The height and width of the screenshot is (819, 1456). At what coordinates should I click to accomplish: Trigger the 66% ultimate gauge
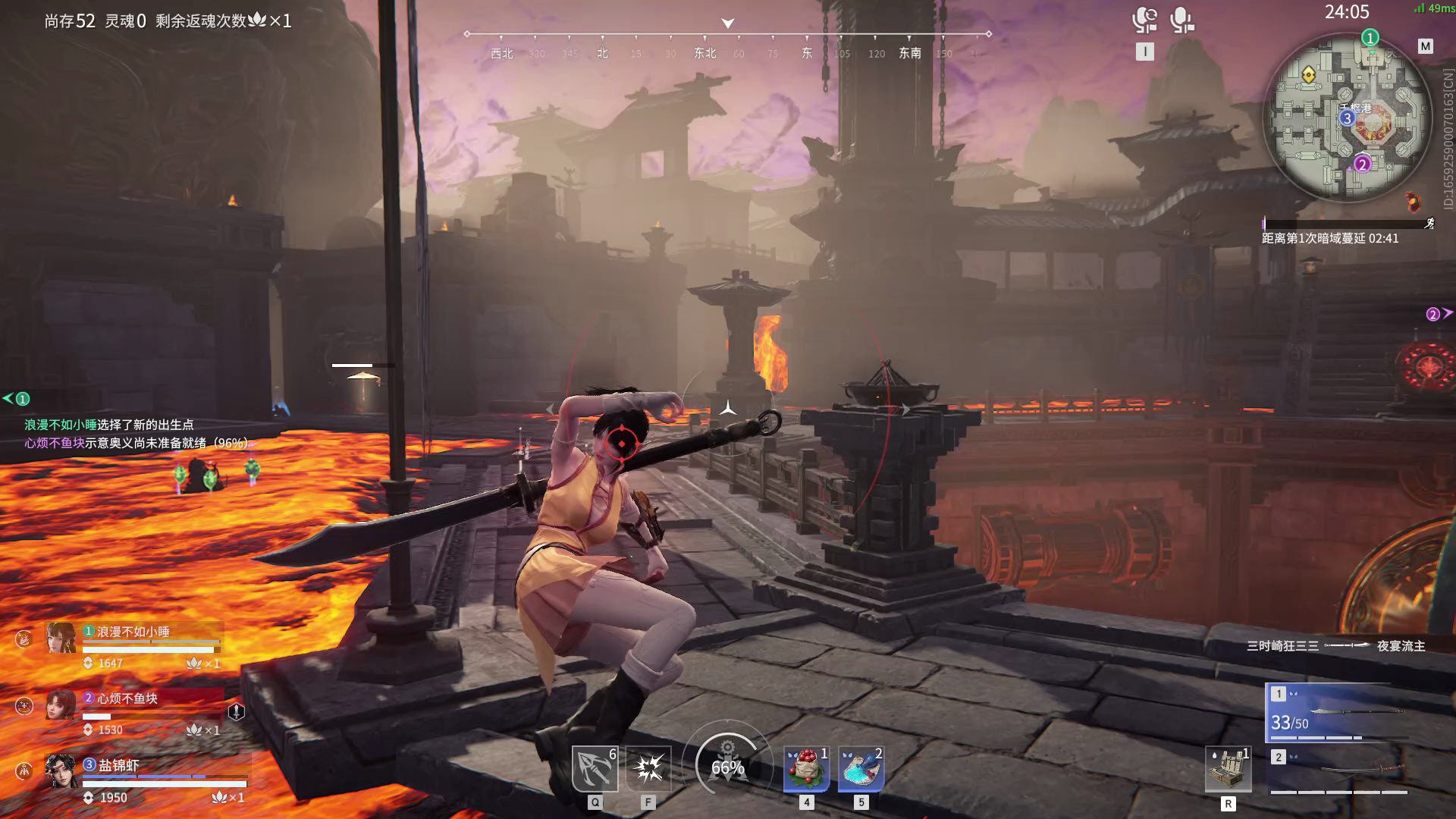click(727, 766)
